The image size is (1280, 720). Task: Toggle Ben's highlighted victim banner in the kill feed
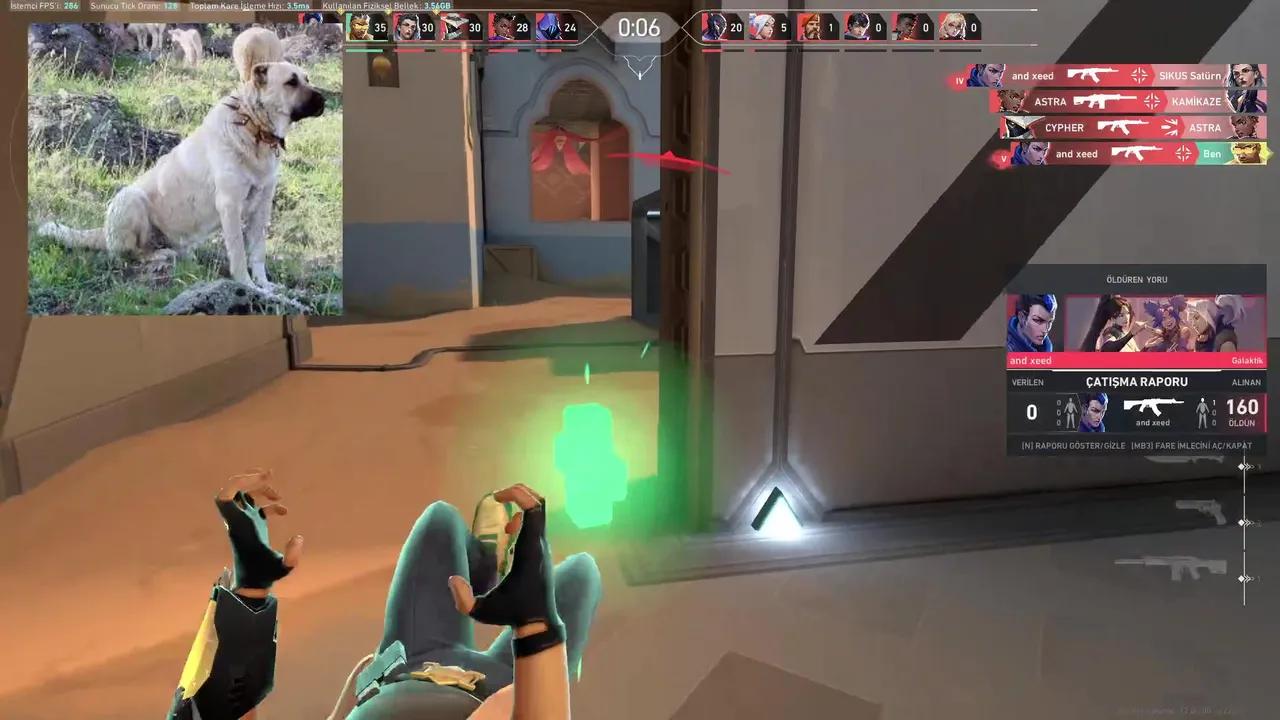click(1211, 154)
